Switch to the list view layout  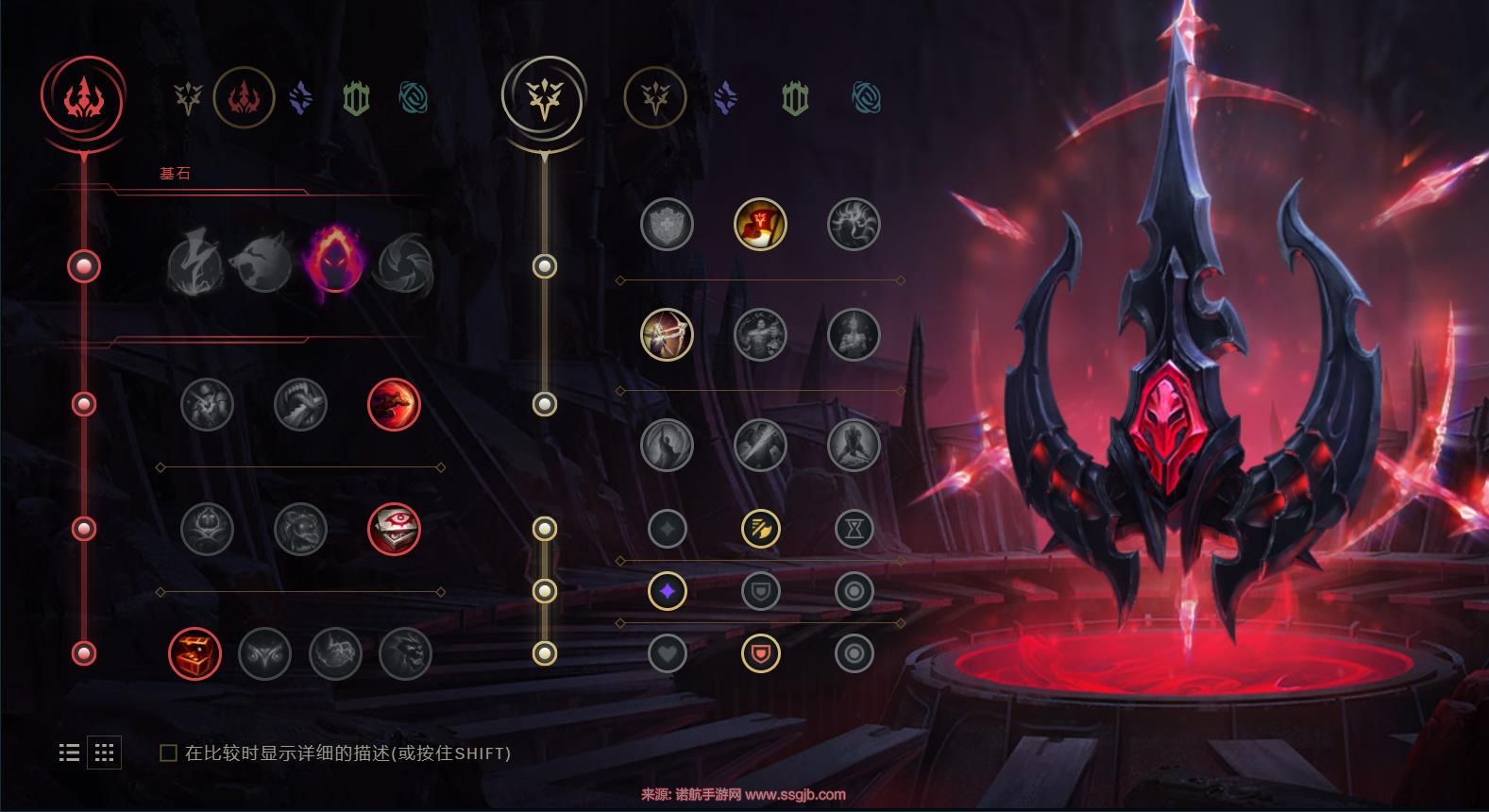(69, 753)
